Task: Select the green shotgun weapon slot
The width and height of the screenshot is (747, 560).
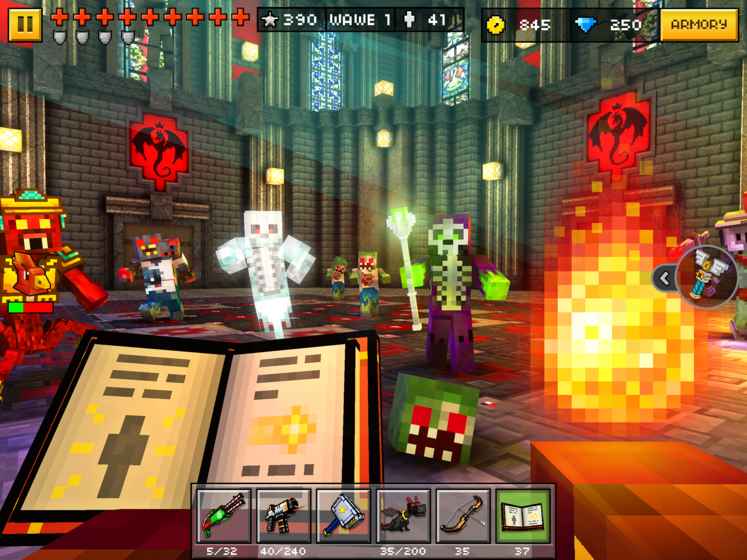Action: pyautogui.click(x=224, y=515)
